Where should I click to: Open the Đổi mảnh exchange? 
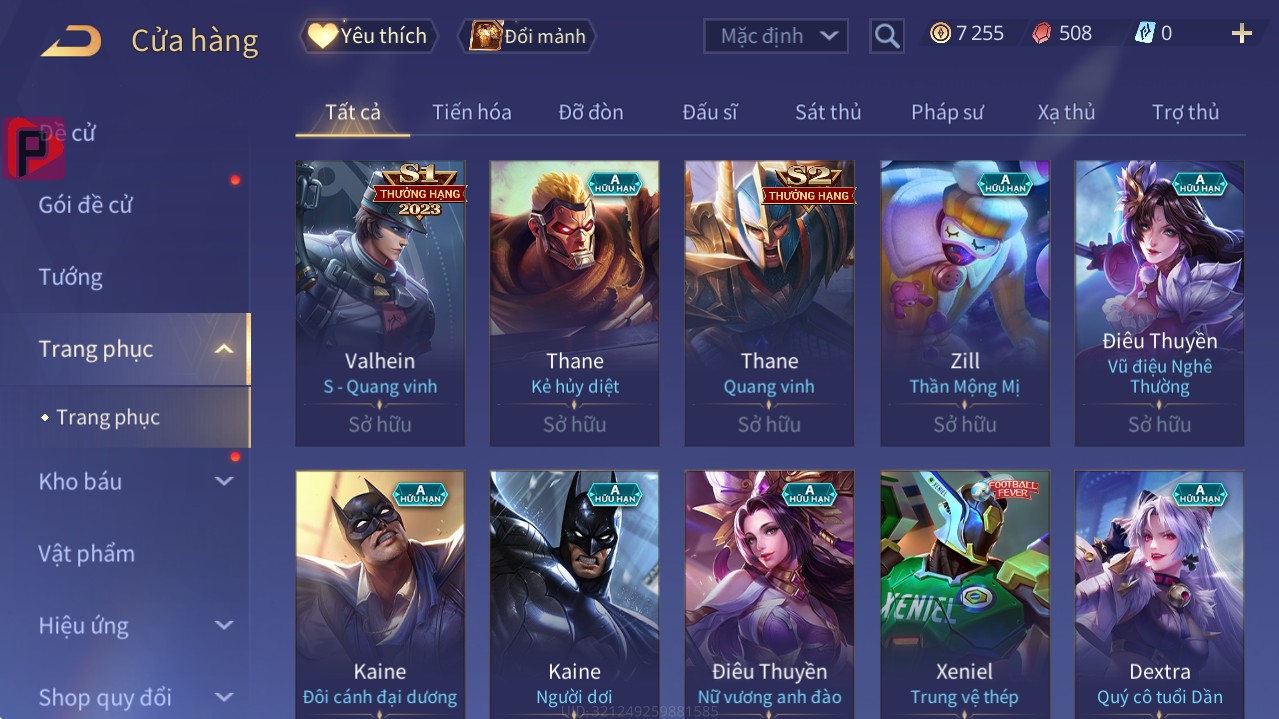point(527,36)
